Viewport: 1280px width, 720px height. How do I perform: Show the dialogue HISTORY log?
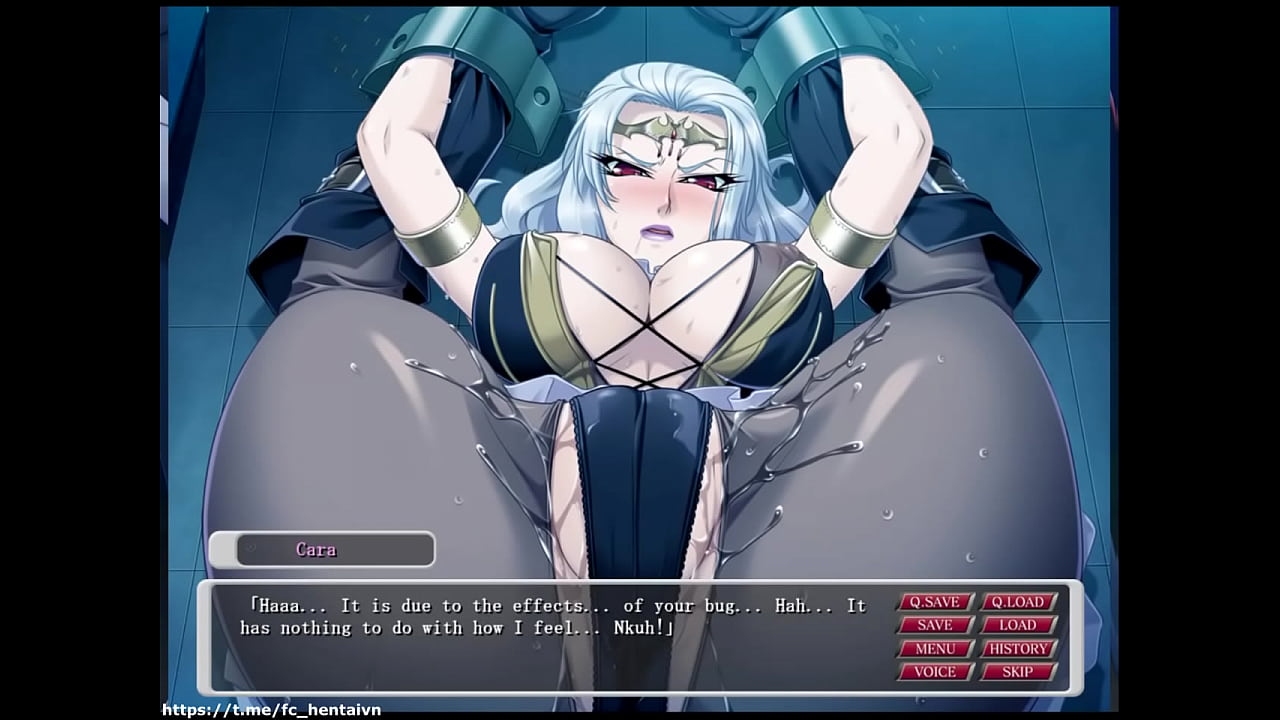click(1018, 649)
